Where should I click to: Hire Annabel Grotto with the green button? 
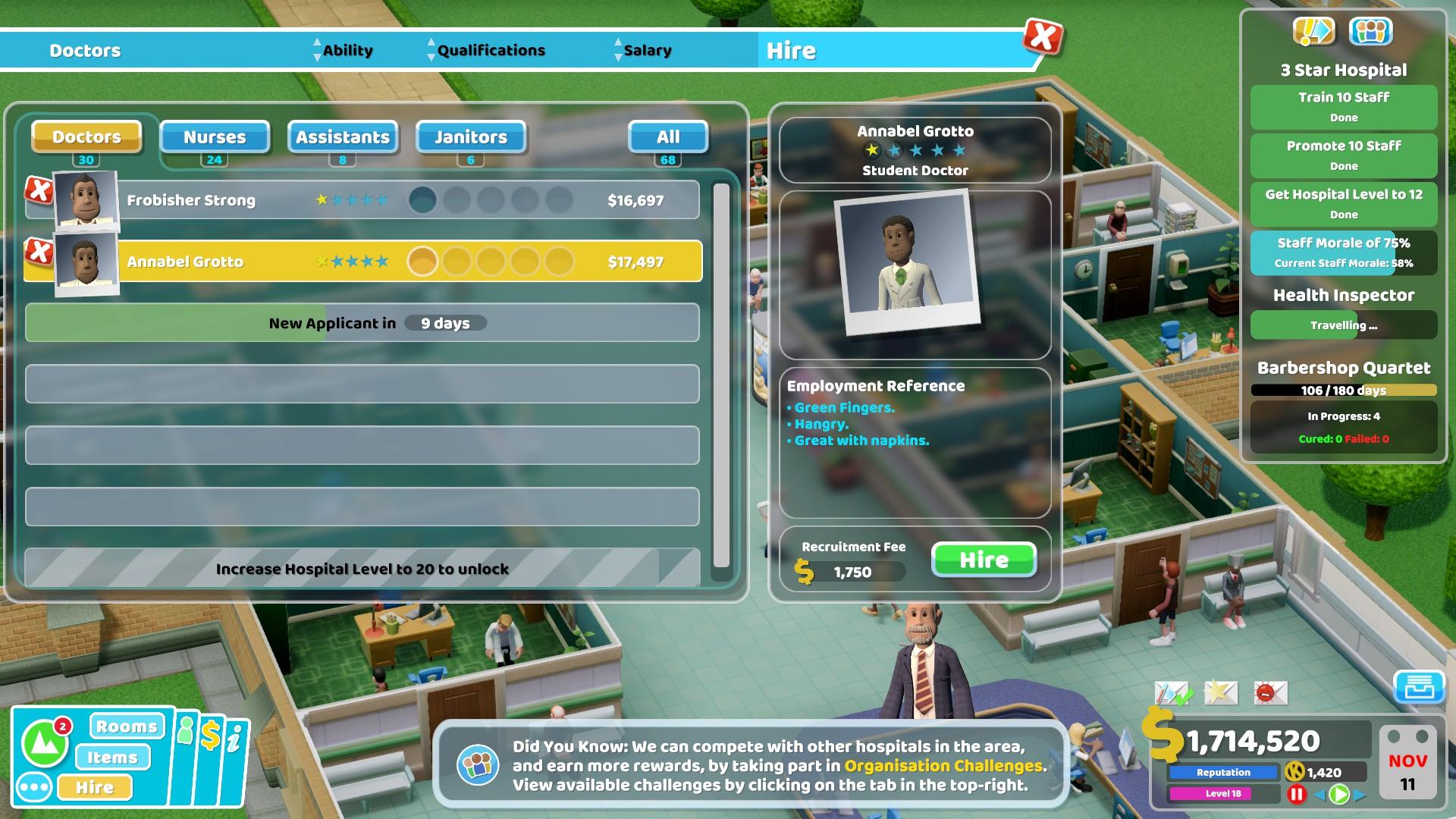pyautogui.click(x=984, y=560)
